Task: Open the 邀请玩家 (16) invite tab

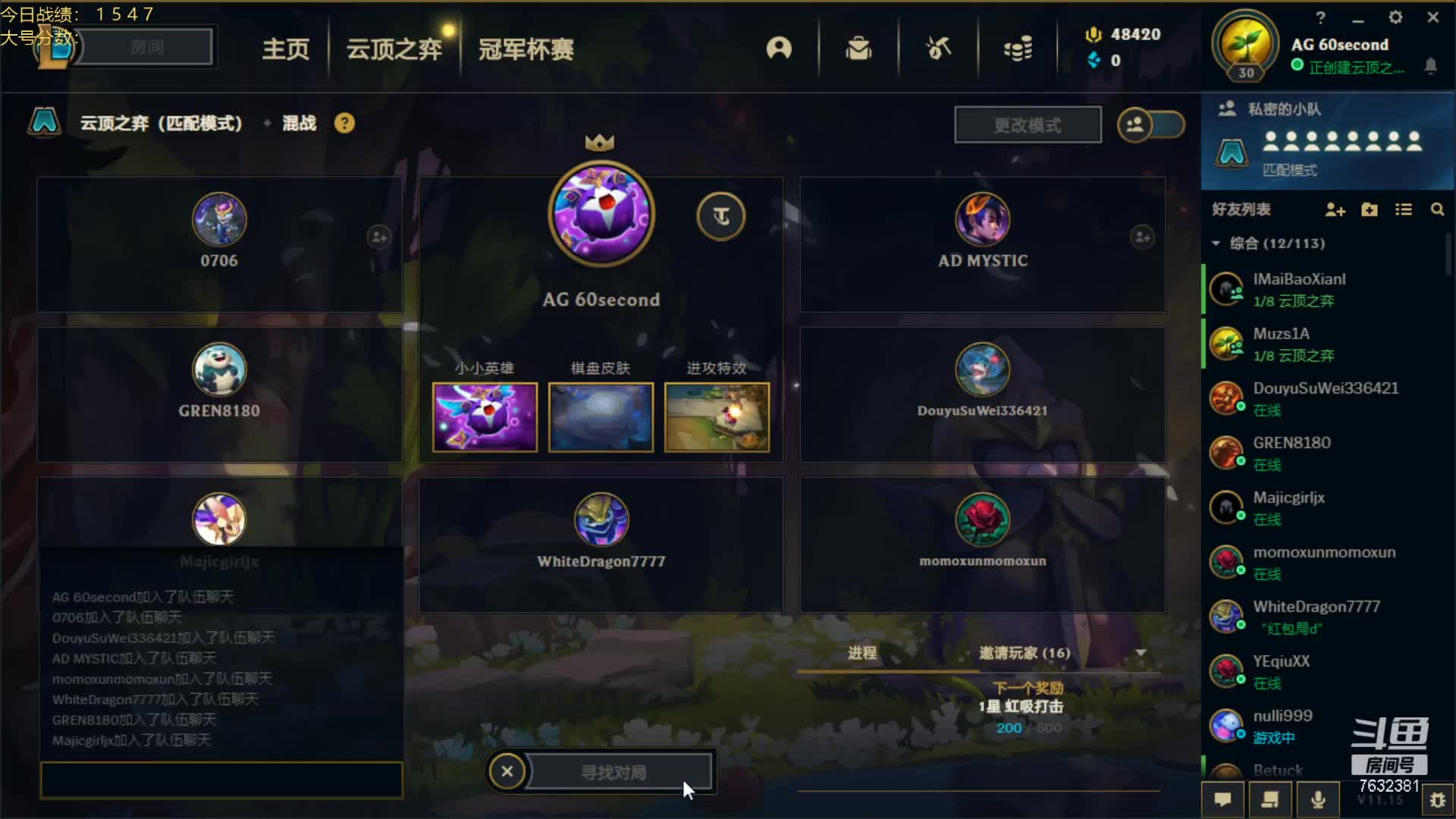Action: 1025,653
